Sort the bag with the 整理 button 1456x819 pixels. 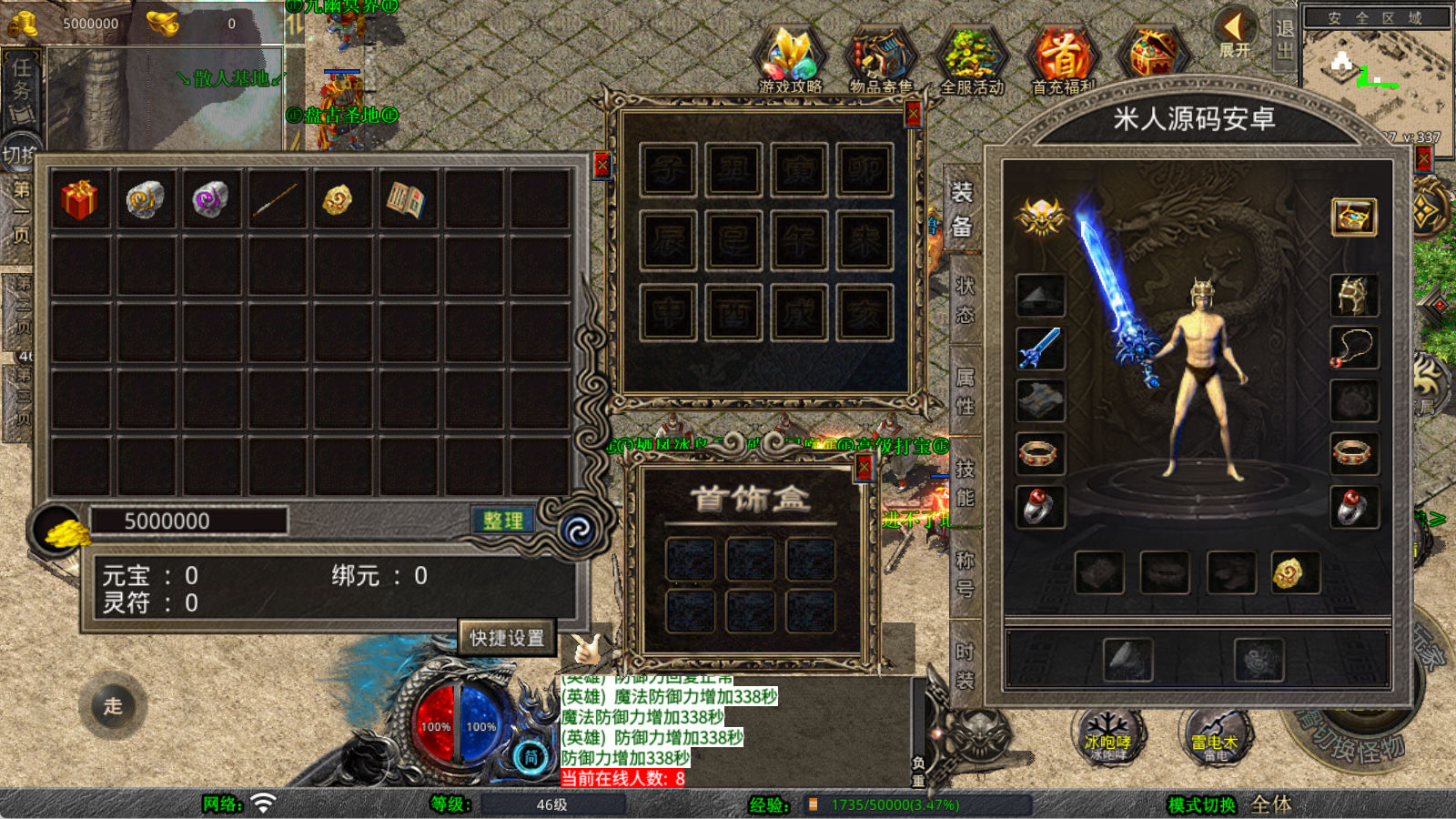tap(502, 521)
